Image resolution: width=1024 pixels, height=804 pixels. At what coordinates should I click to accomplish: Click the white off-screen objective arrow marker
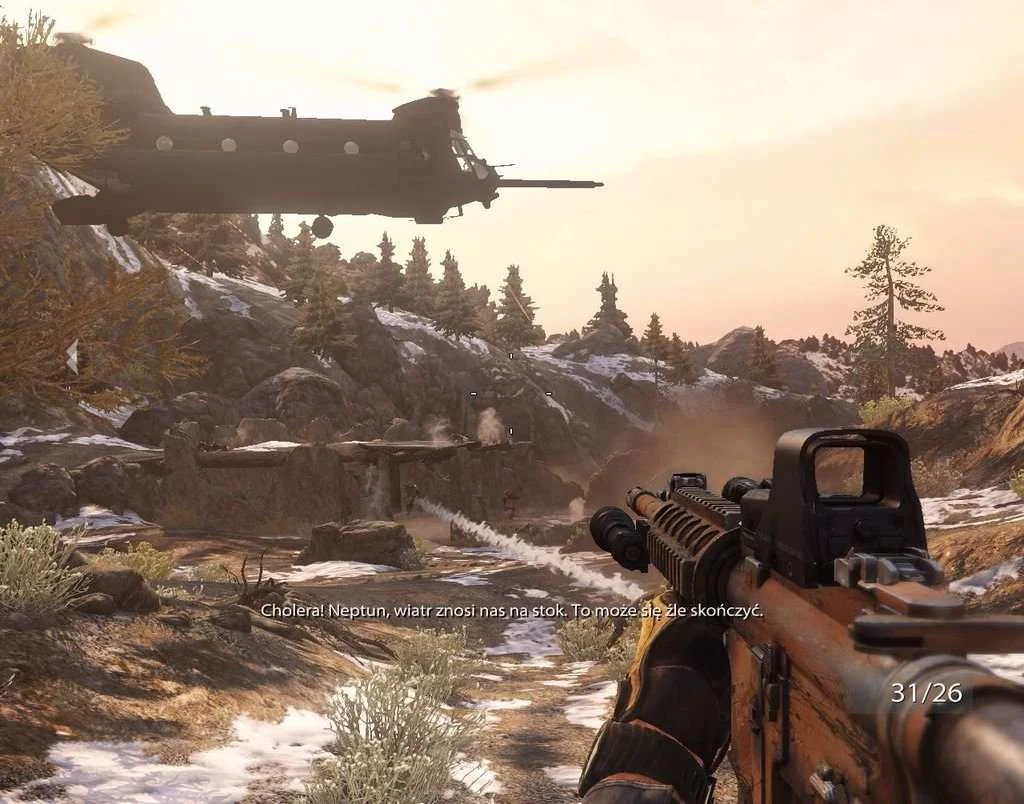pyautogui.click(x=72, y=357)
